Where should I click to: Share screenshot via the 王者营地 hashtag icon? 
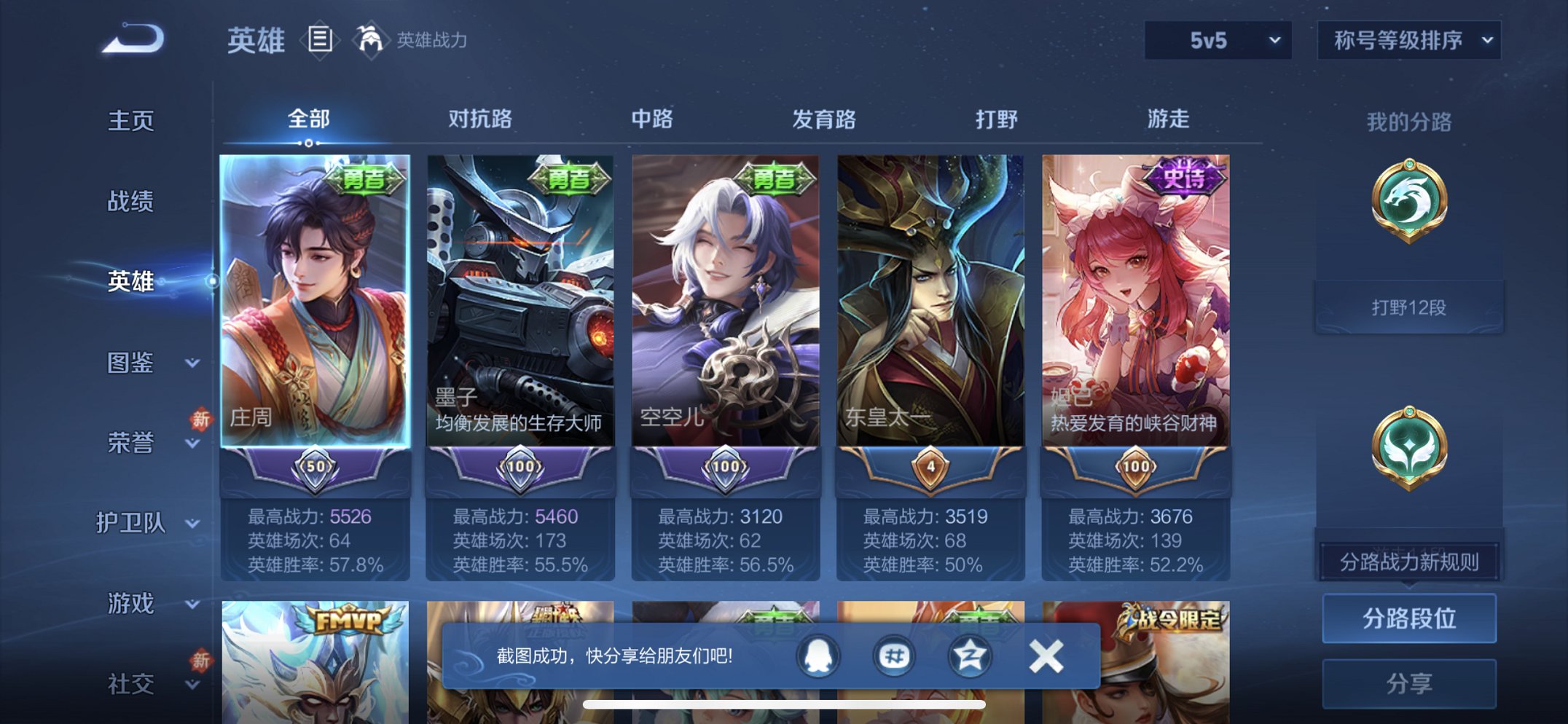coord(895,655)
